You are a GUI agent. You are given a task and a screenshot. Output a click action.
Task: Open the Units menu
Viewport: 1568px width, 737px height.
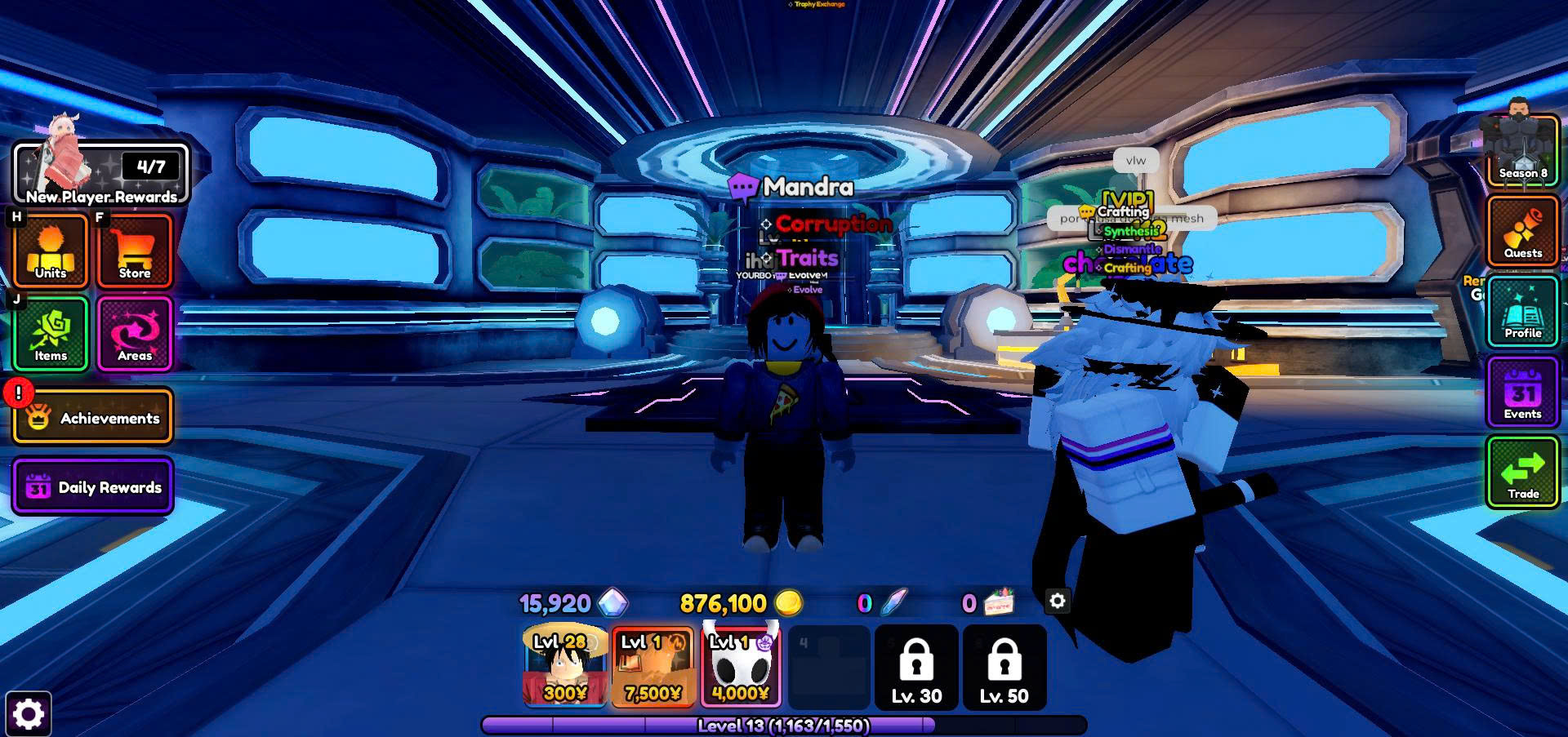coord(51,251)
